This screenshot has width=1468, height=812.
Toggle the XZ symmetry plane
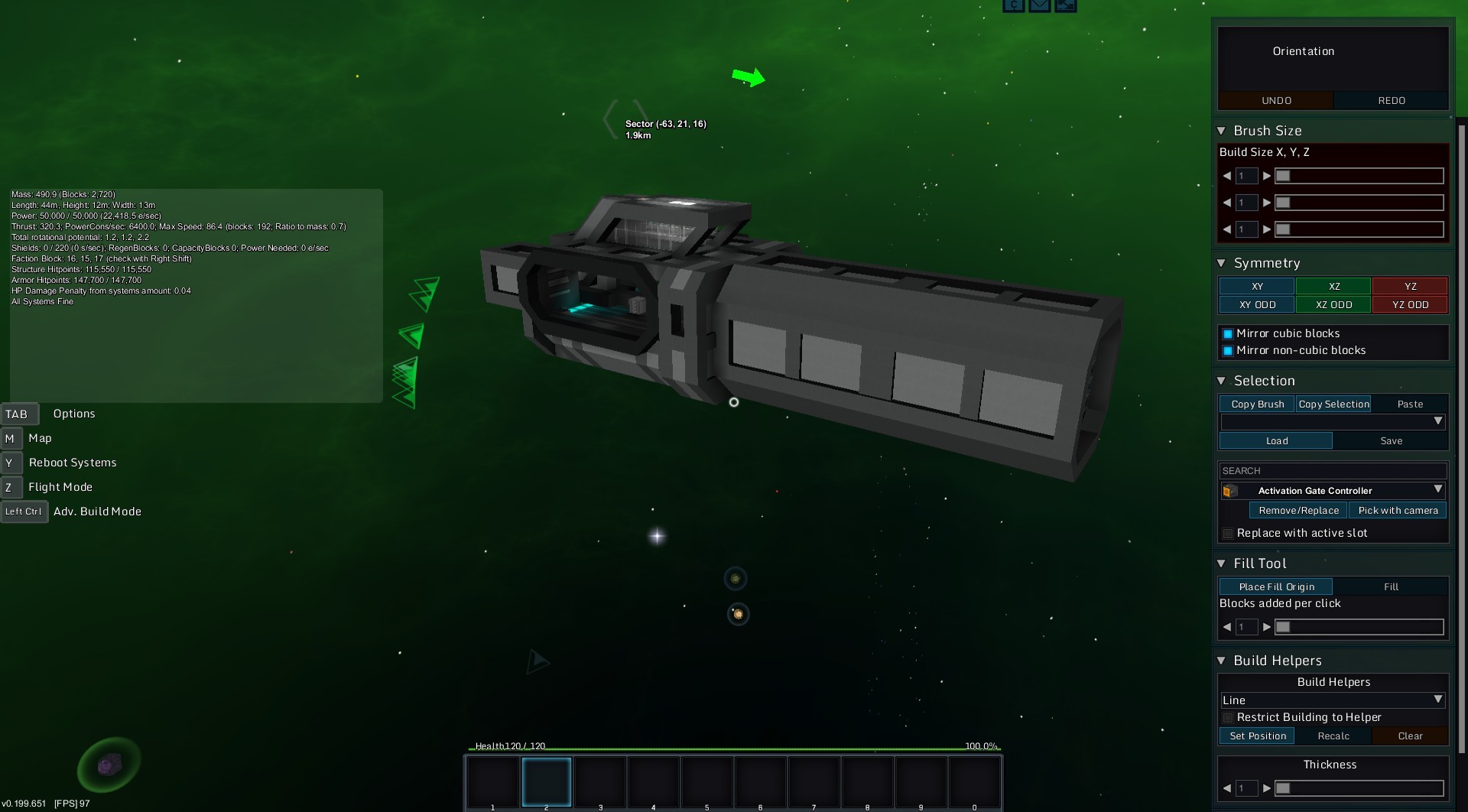click(x=1333, y=286)
